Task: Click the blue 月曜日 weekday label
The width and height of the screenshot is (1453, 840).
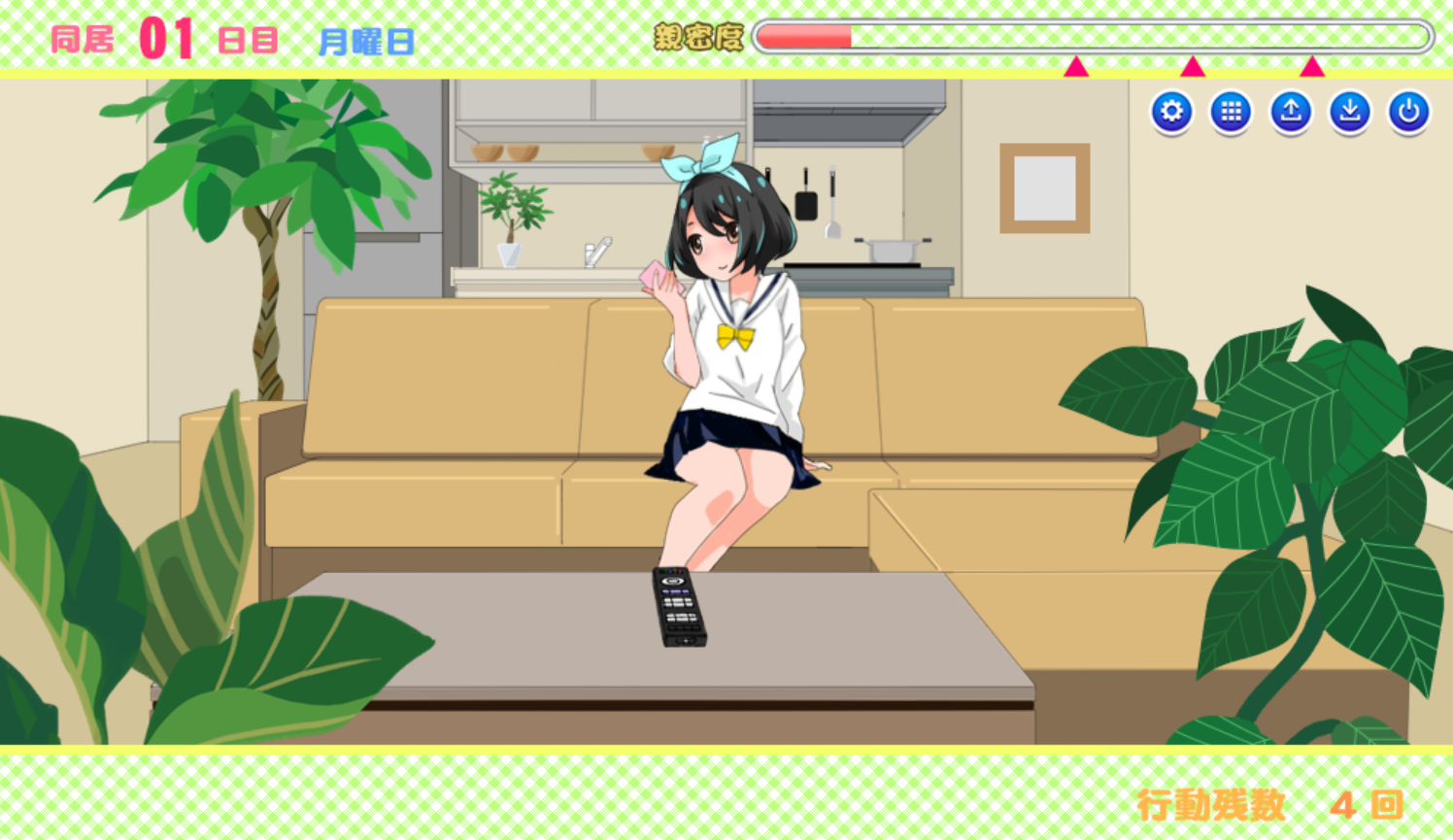Action: coord(365,40)
